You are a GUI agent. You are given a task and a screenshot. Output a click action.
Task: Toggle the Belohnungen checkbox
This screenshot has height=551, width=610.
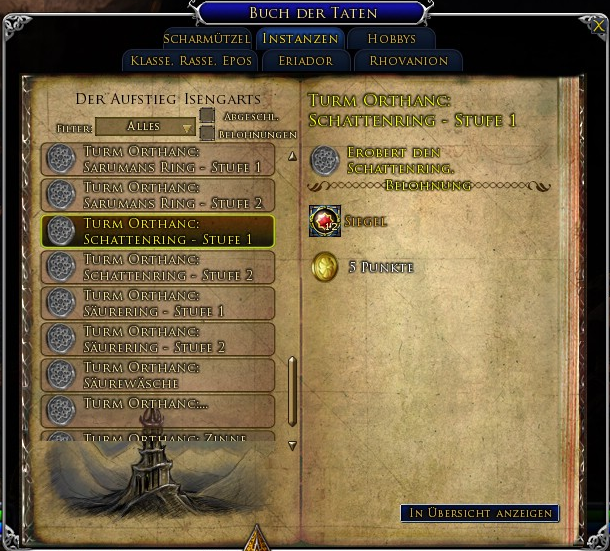(x=207, y=133)
